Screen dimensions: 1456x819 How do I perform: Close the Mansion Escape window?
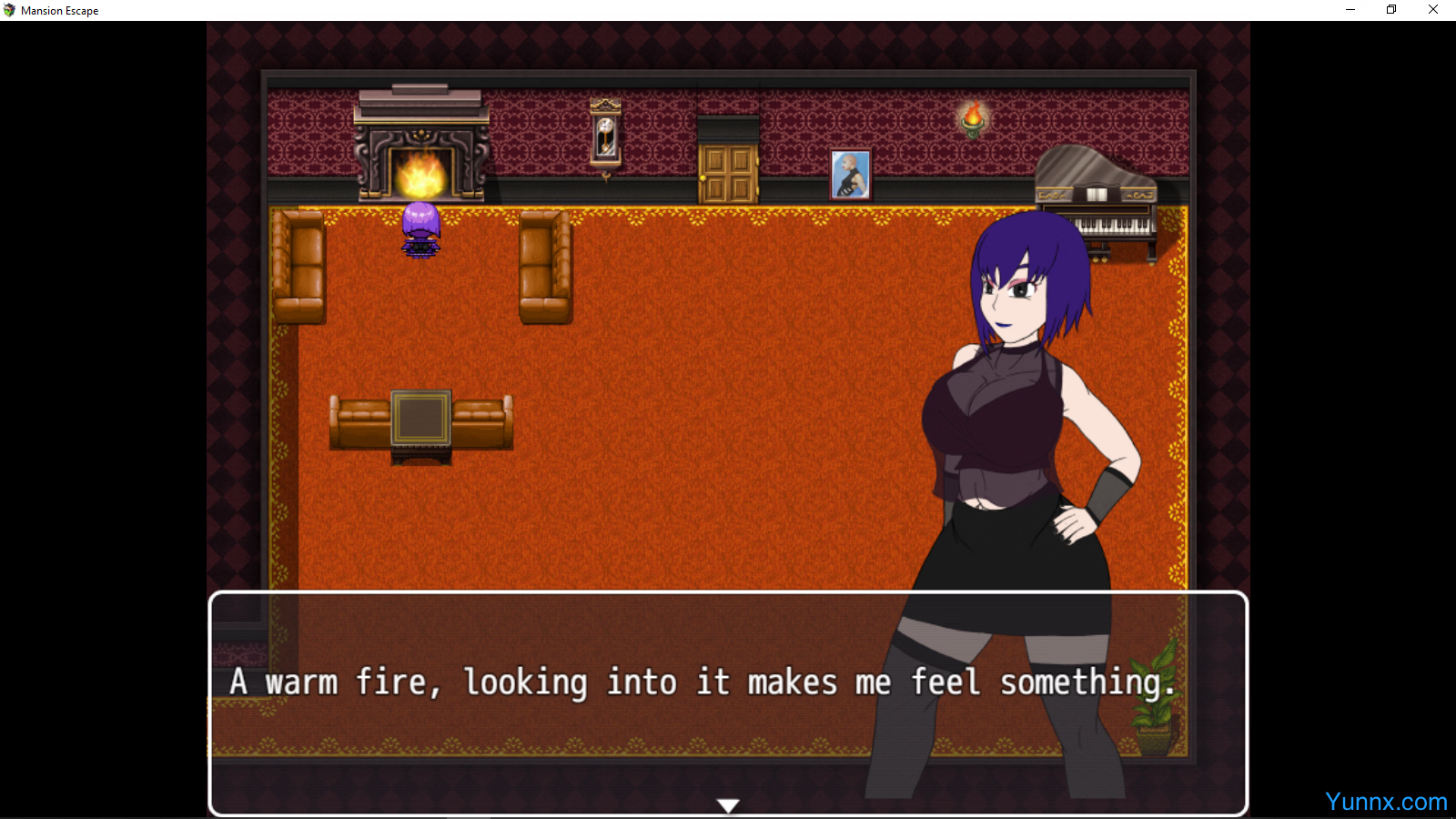point(1433,10)
